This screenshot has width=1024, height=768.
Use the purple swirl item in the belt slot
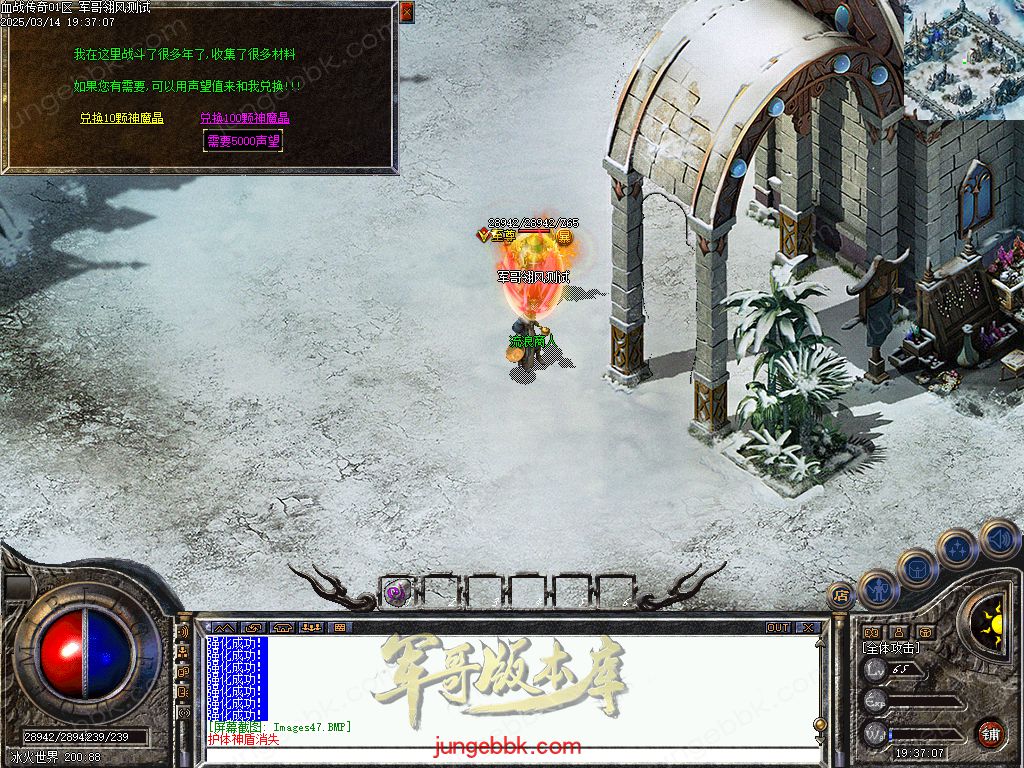click(396, 592)
